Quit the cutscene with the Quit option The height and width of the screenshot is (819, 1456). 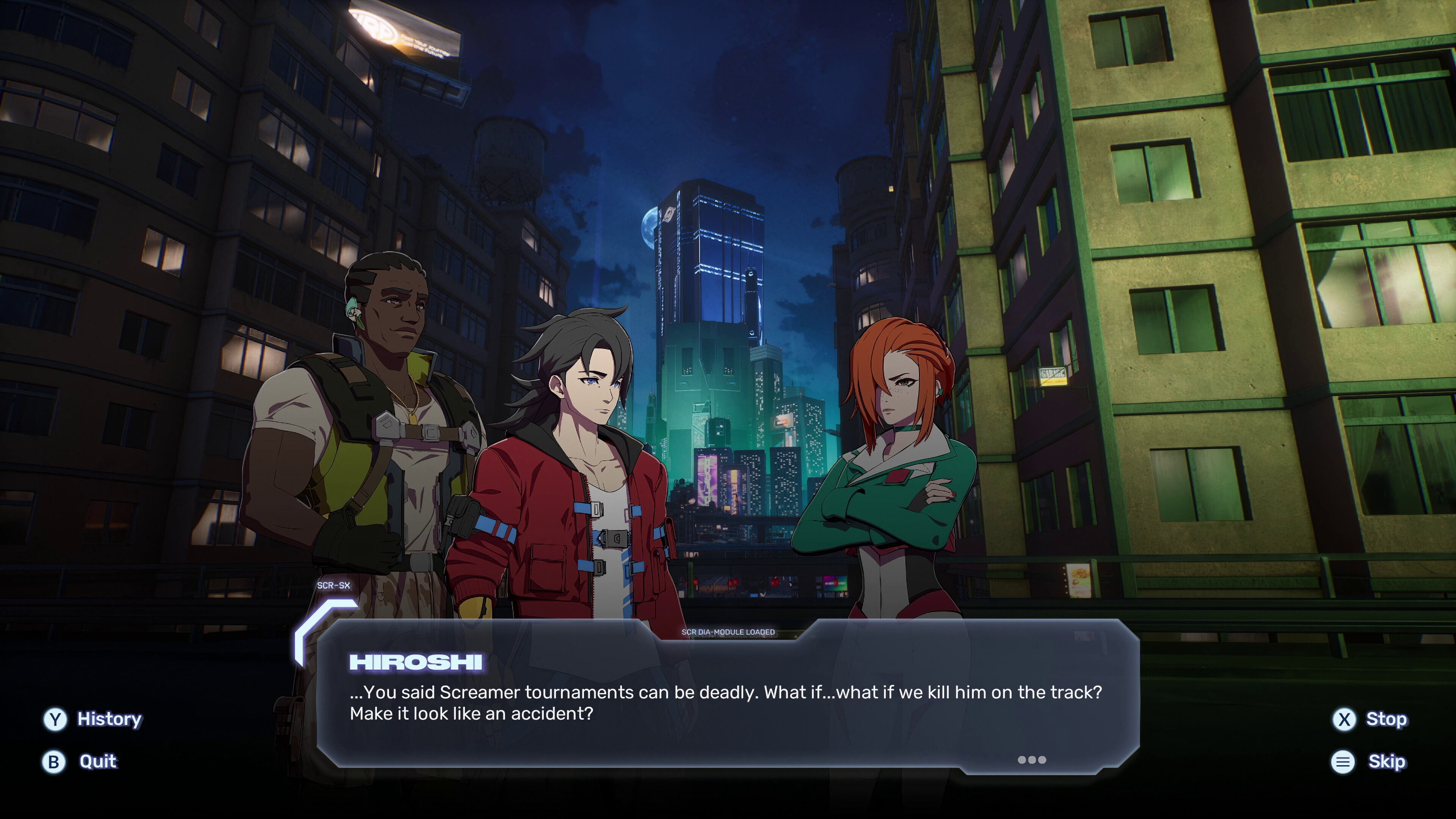[x=80, y=761]
